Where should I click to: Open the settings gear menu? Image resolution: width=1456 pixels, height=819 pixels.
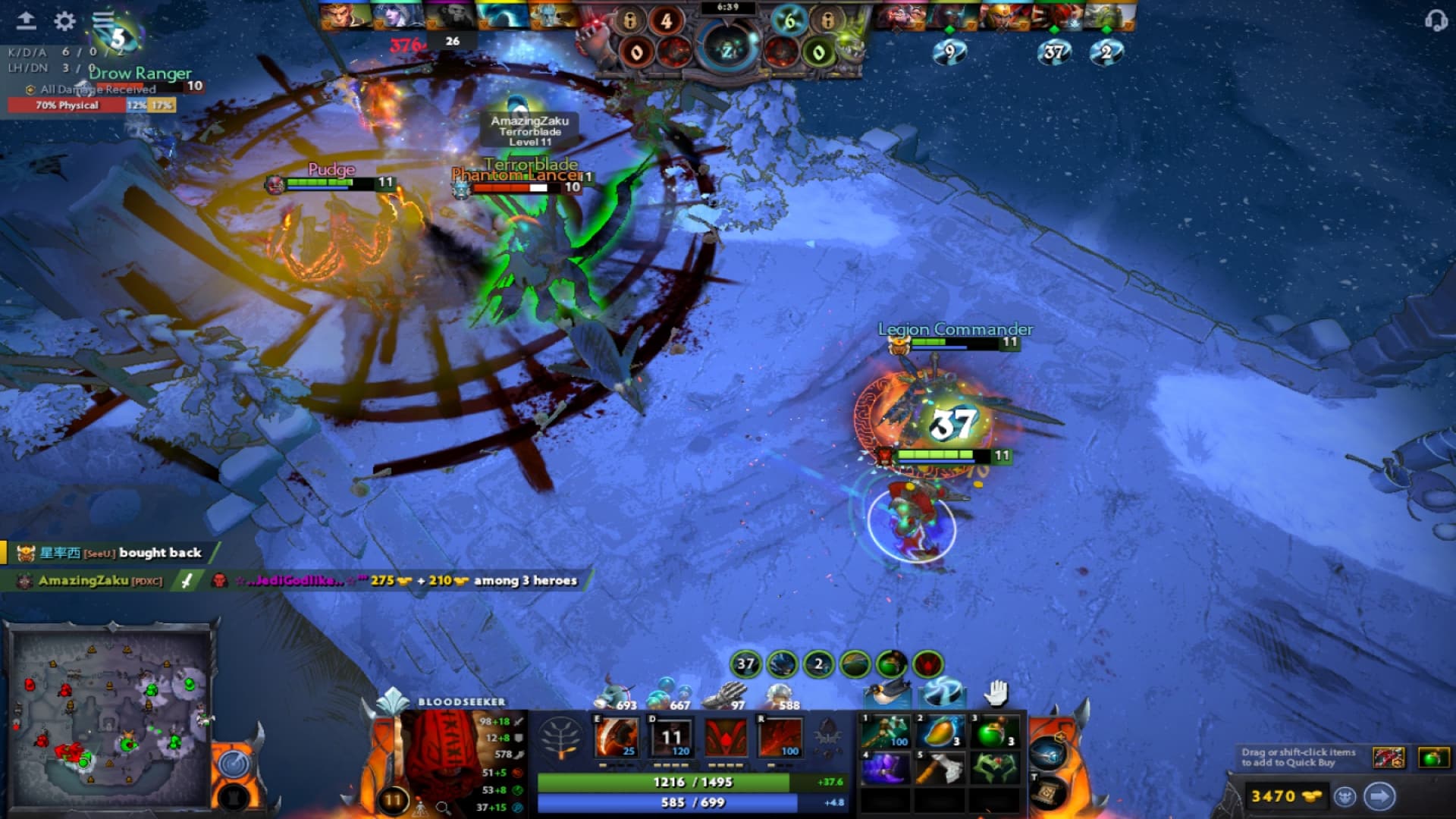[x=63, y=21]
